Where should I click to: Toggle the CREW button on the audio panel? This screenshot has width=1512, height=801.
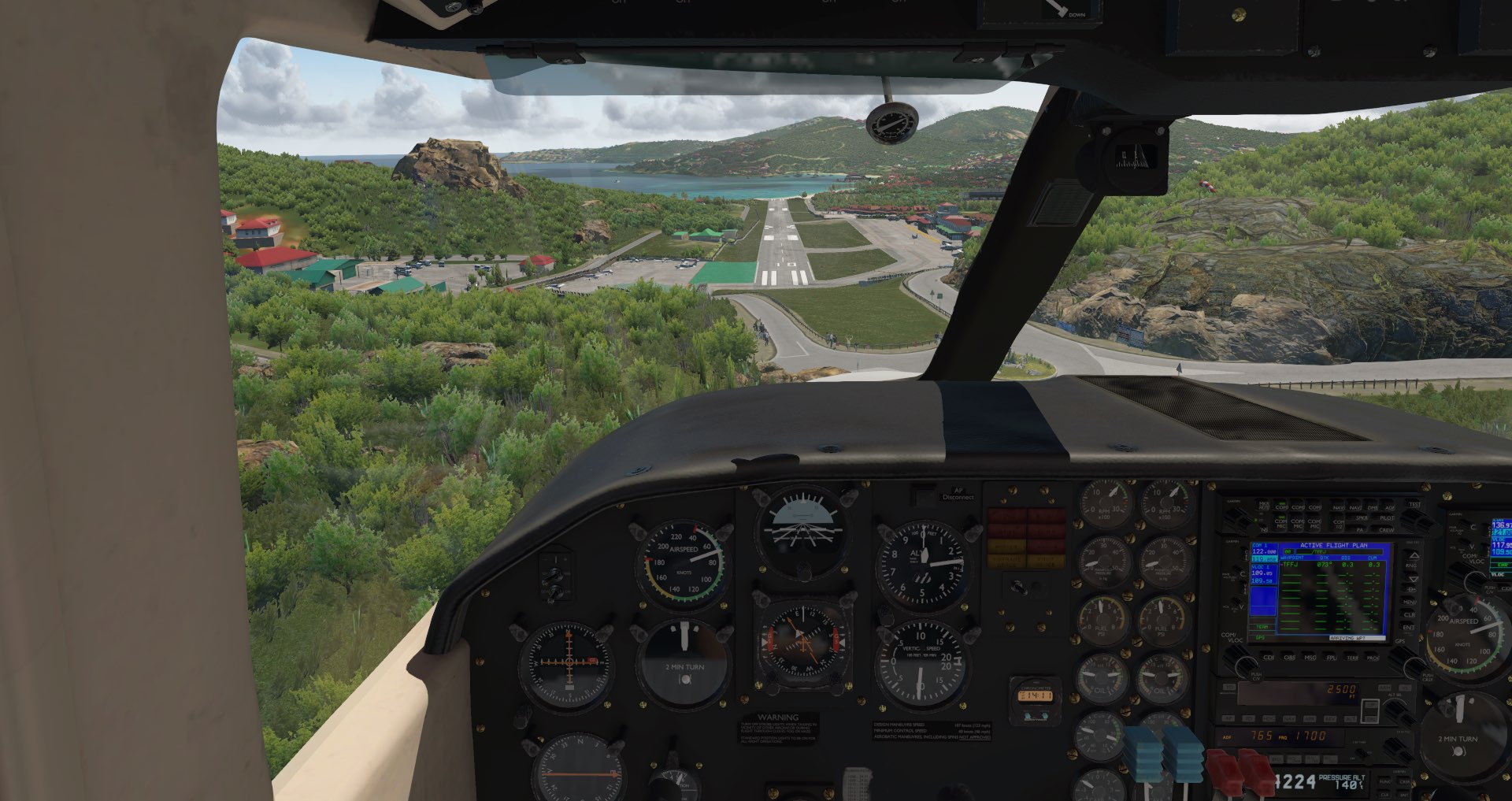click(x=1387, y=530)
